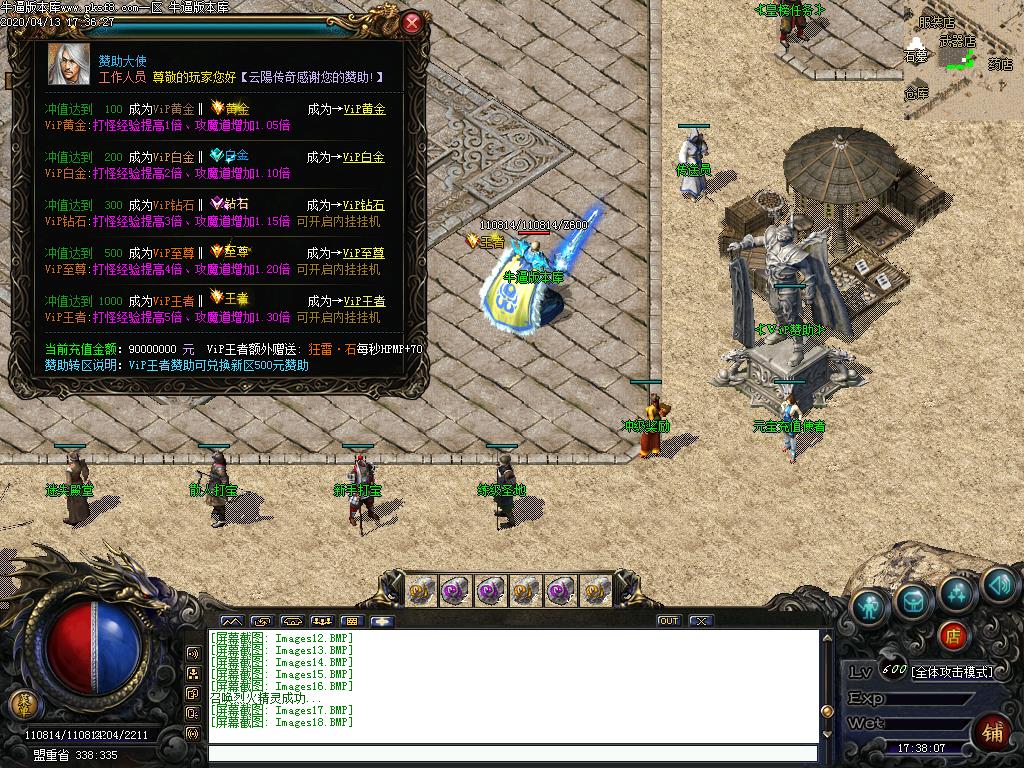Choose the ViP钻石 upgrade link
1024x768 pixels.
[x=365, y=205]
